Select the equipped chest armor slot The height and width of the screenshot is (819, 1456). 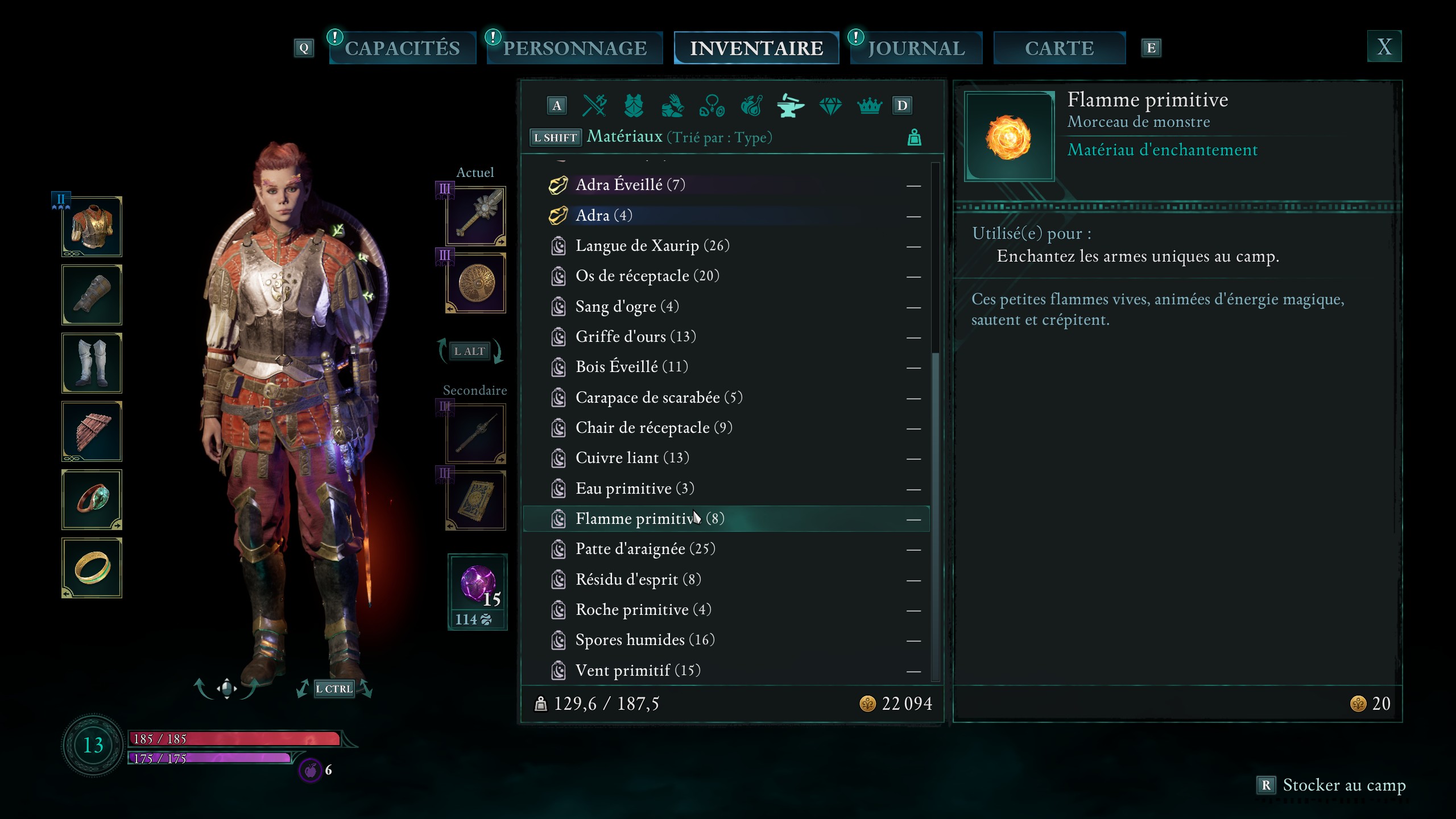(x=92, y=227)
